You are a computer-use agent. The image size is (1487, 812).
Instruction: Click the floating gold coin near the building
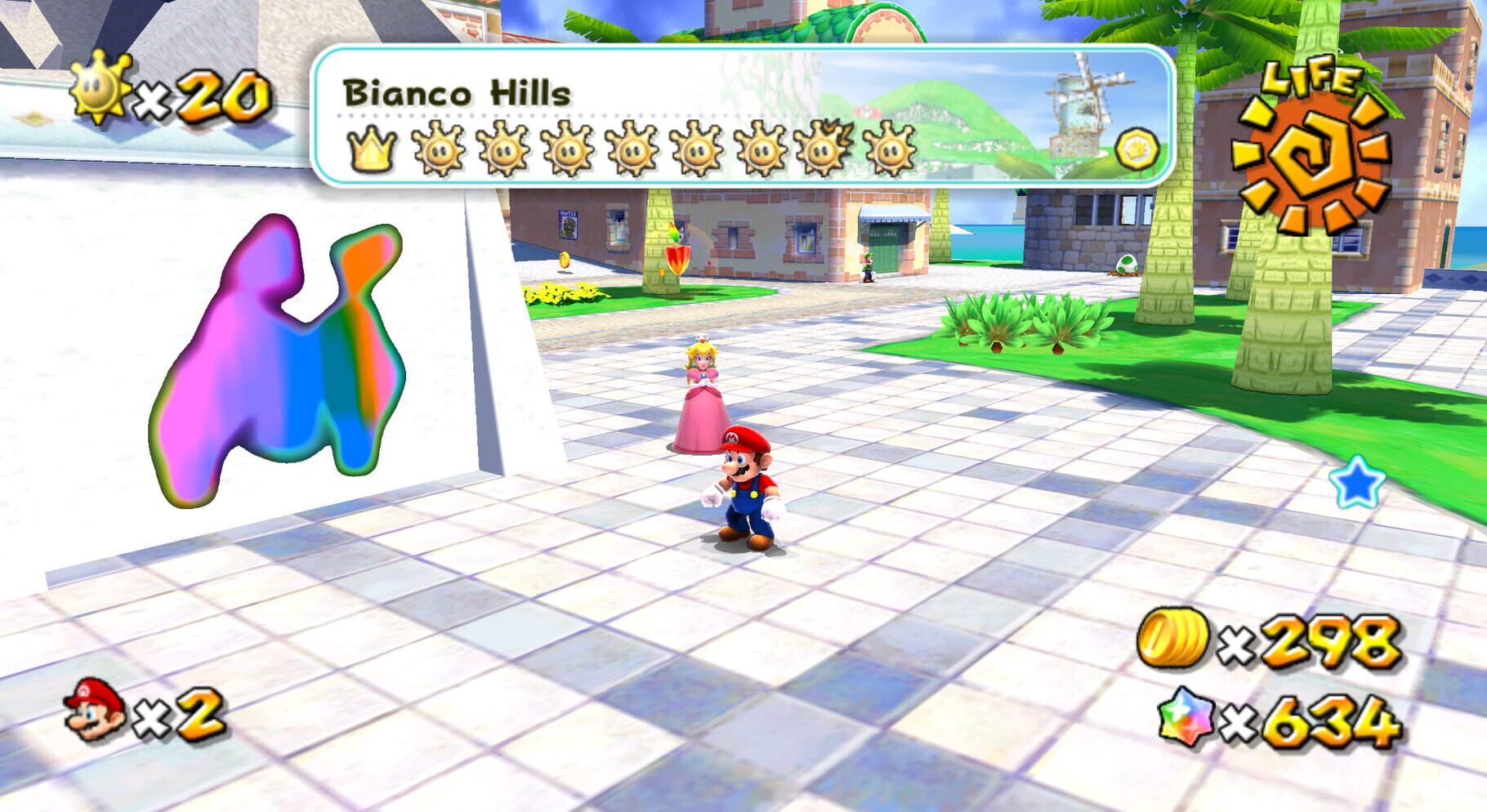(x=565, y=261)
